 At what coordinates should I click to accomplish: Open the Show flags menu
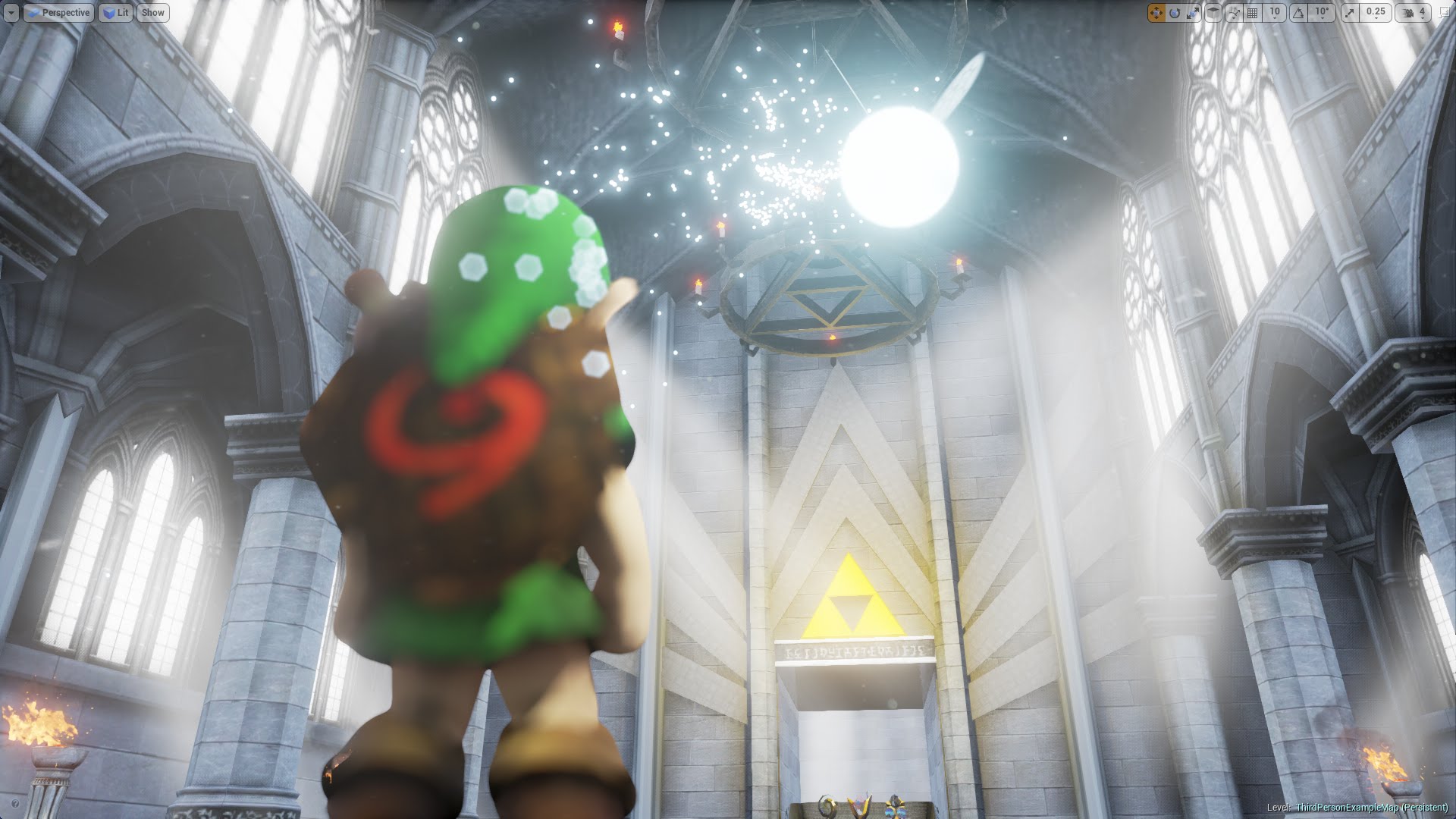(153, 13)
